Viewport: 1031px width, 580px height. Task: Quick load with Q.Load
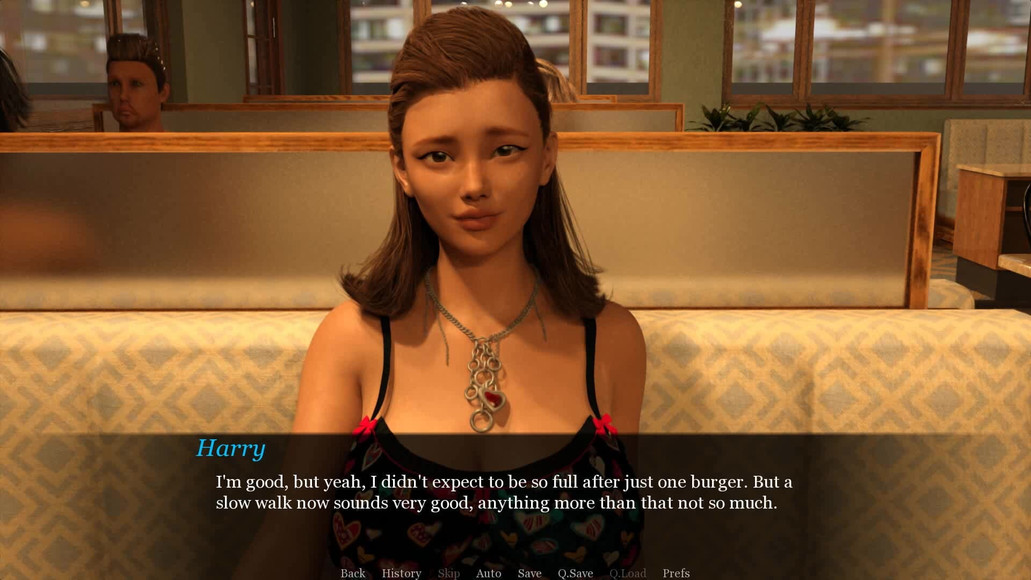627,573
